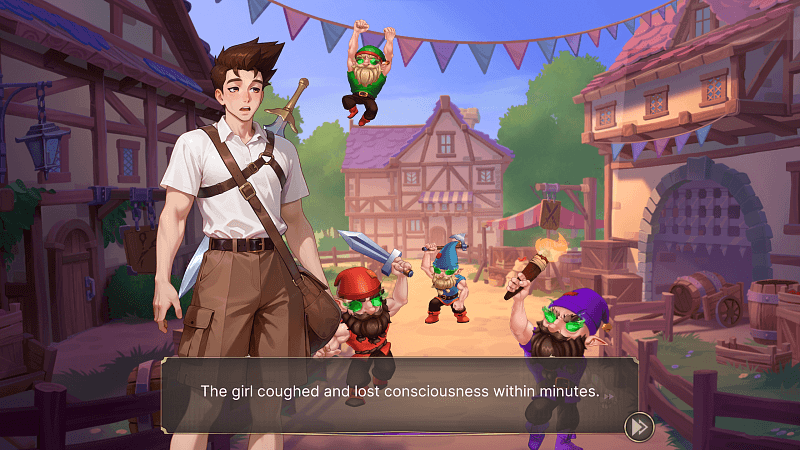
Task: Advance the dialogue text box
Action: point(399,393)
